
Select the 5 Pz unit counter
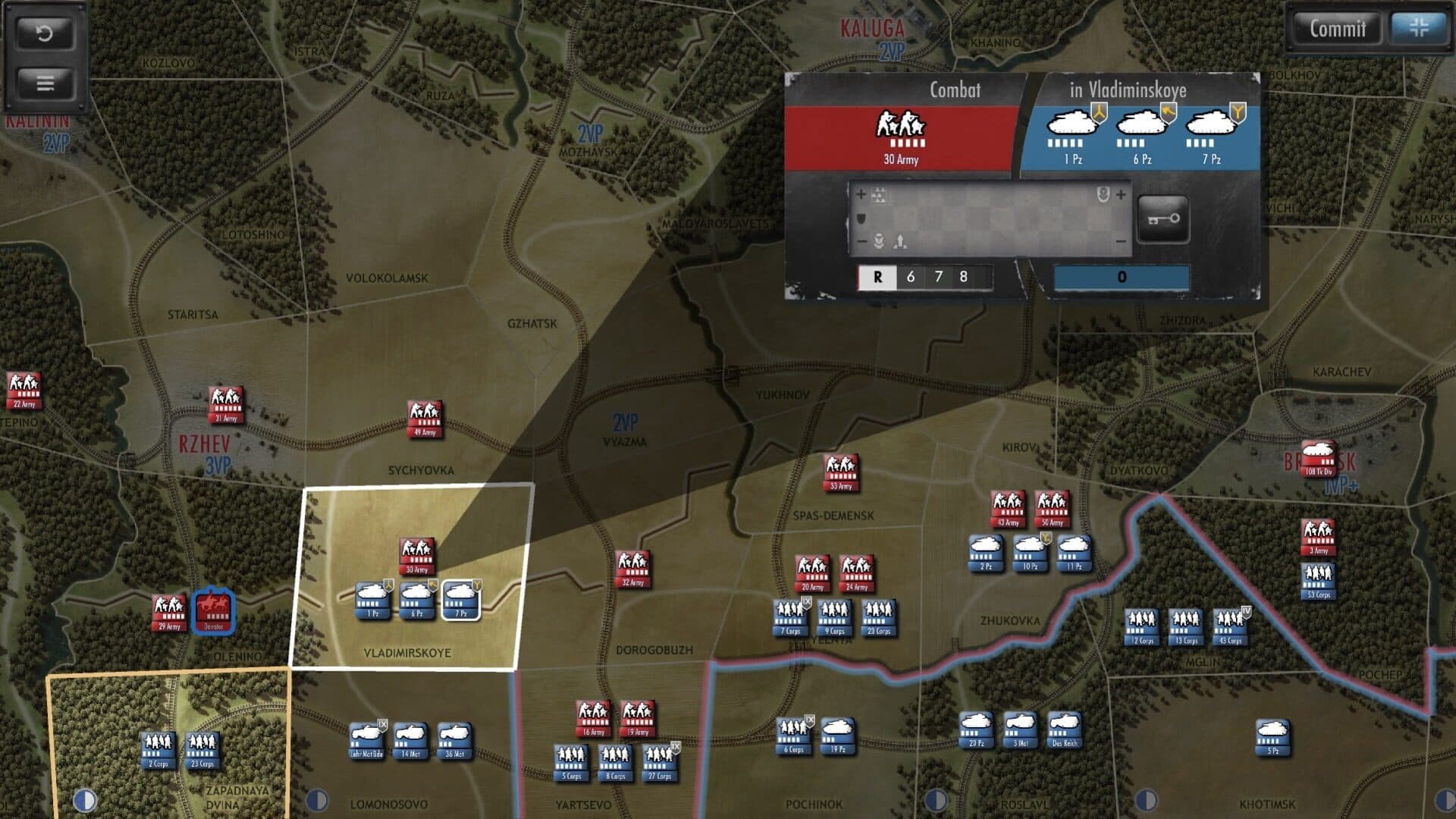[x=1272, y=737]
